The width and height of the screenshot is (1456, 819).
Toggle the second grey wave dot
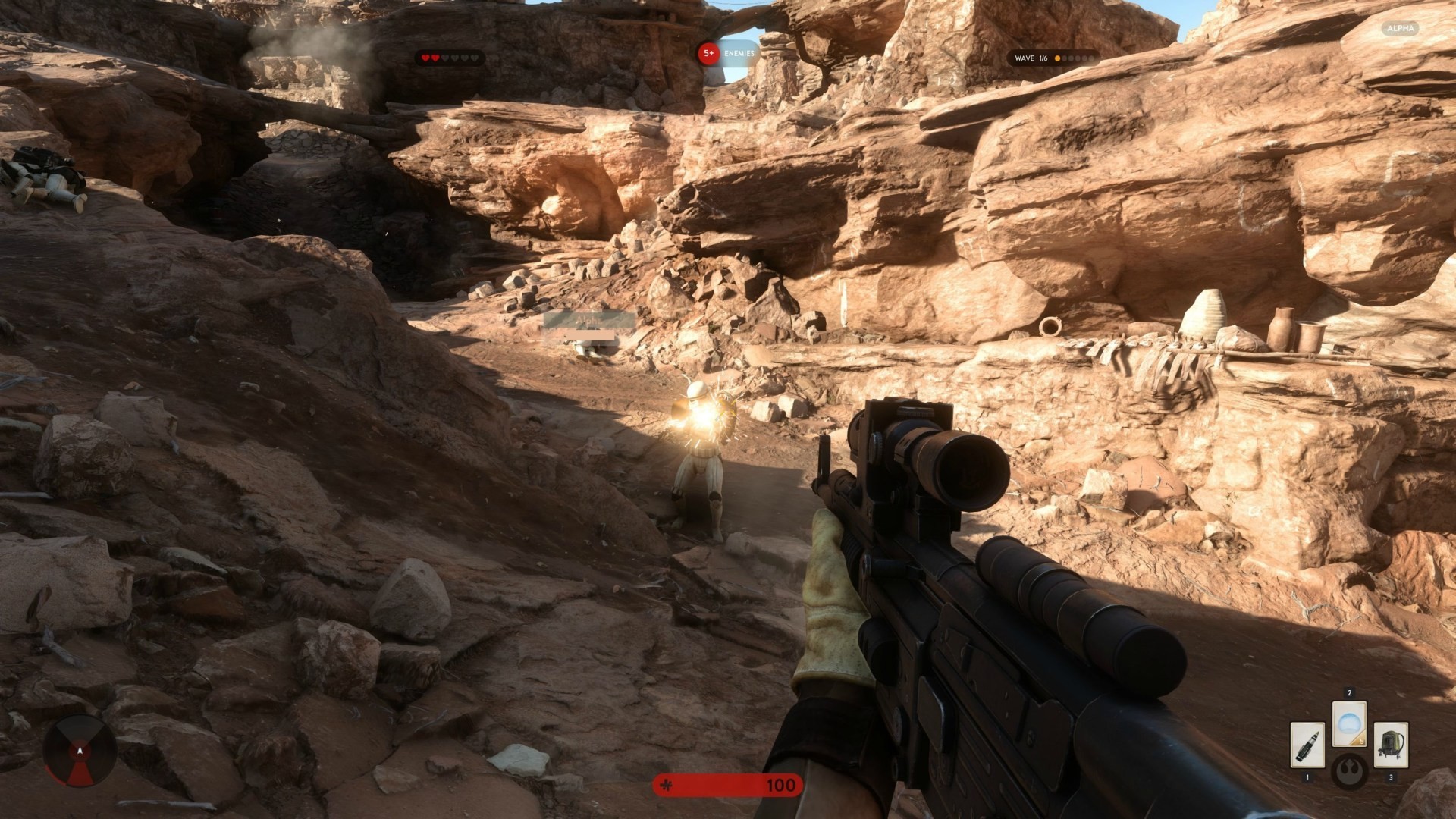click(x=1064, y=58)
